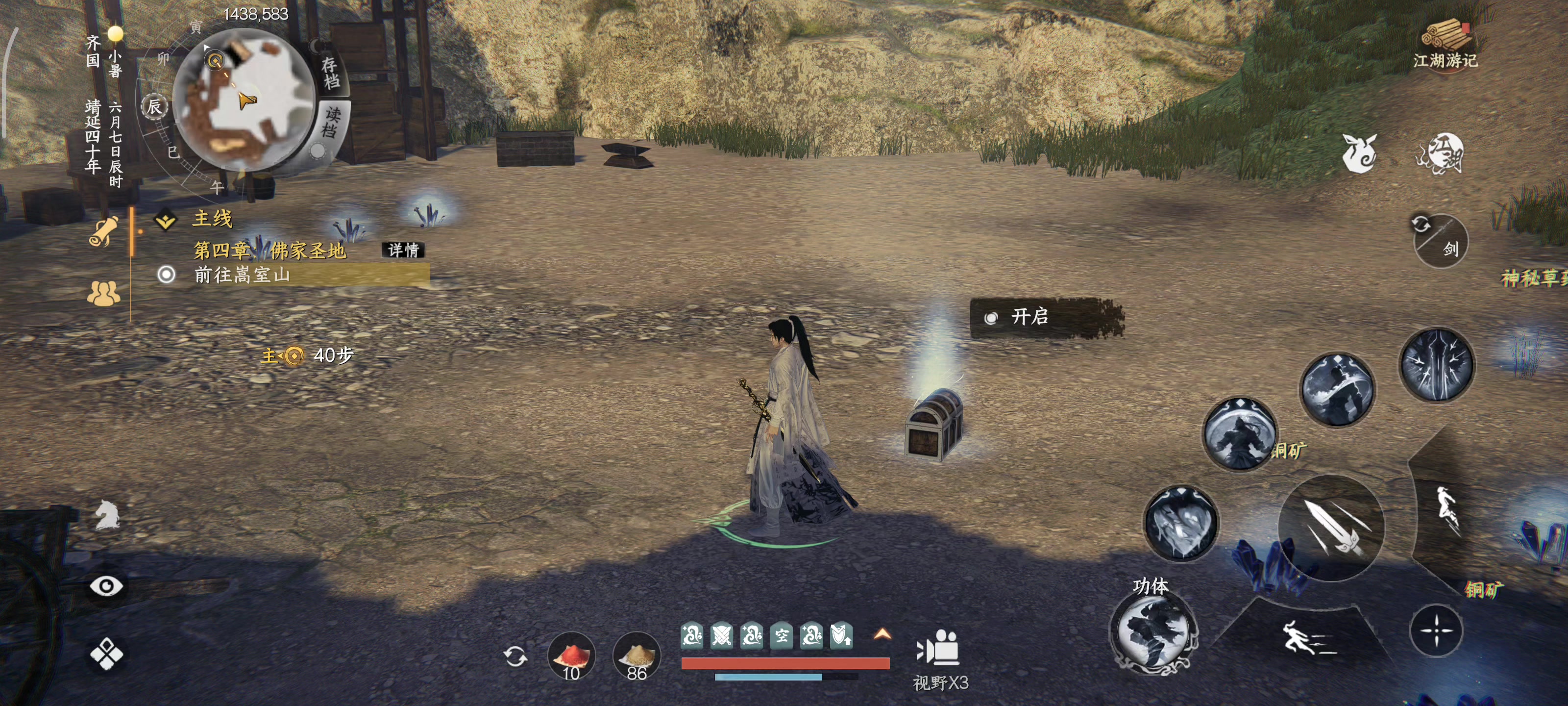Open the circular minimap
This screenshot has height=706, width=1568.
(244, 101)
